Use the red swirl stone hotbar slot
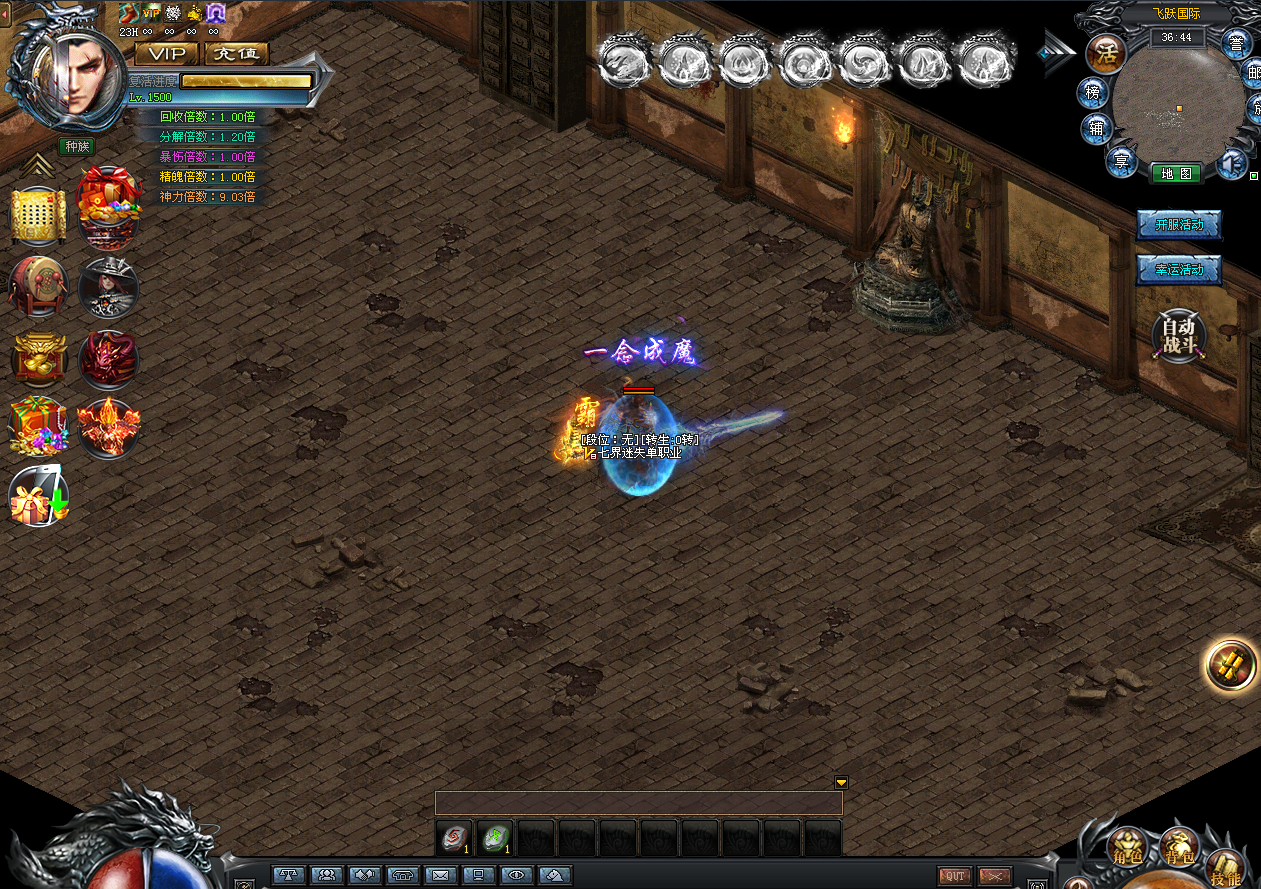1261x889 pixels. pyautogui.click(x=454, y=838)
